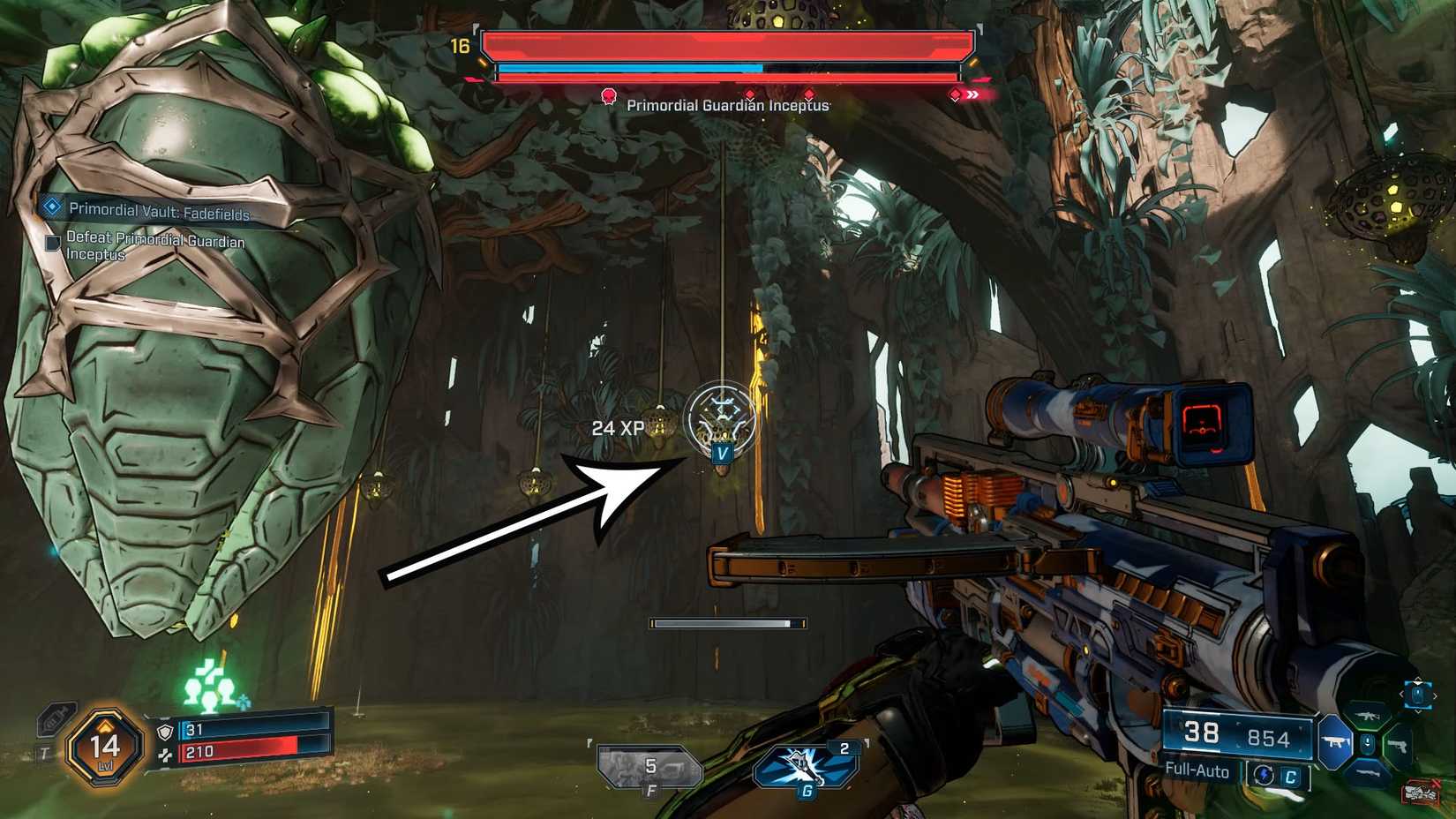
Task: Click the boss name Primordial Guardian Inceptus
Action: point(727,105)
